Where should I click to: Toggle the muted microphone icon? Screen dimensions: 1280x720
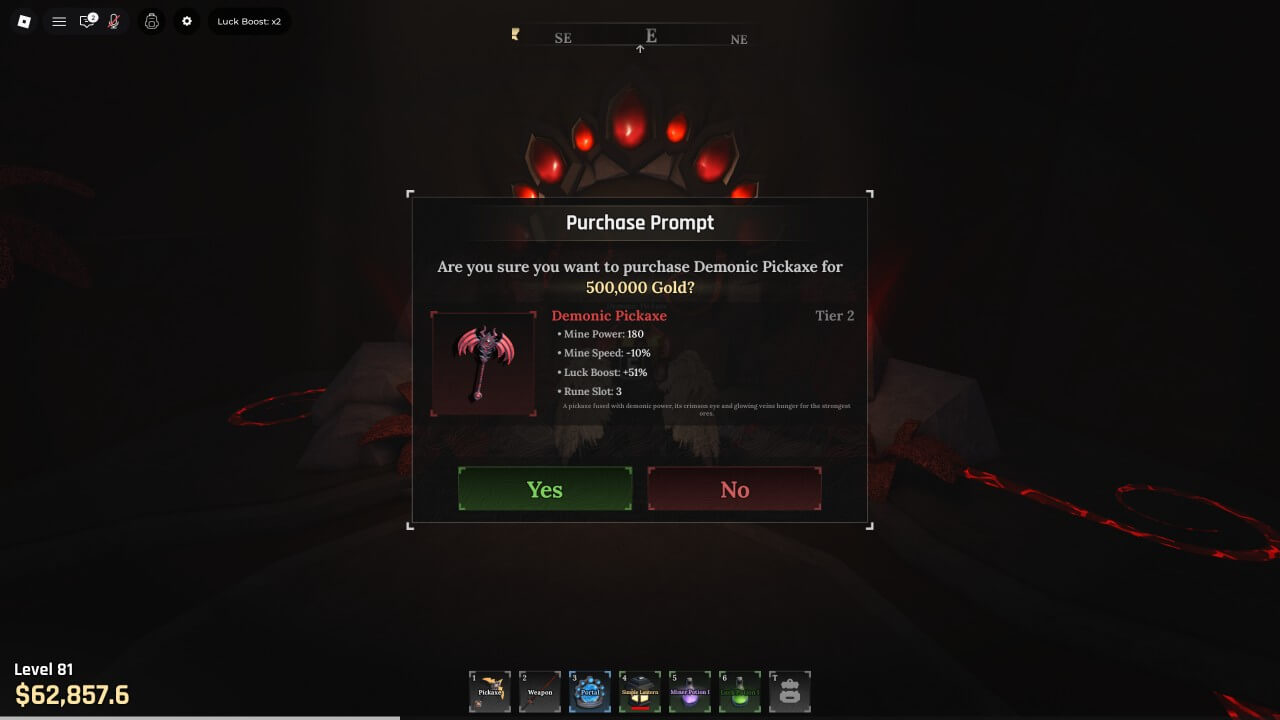click(x=114, y=21)
